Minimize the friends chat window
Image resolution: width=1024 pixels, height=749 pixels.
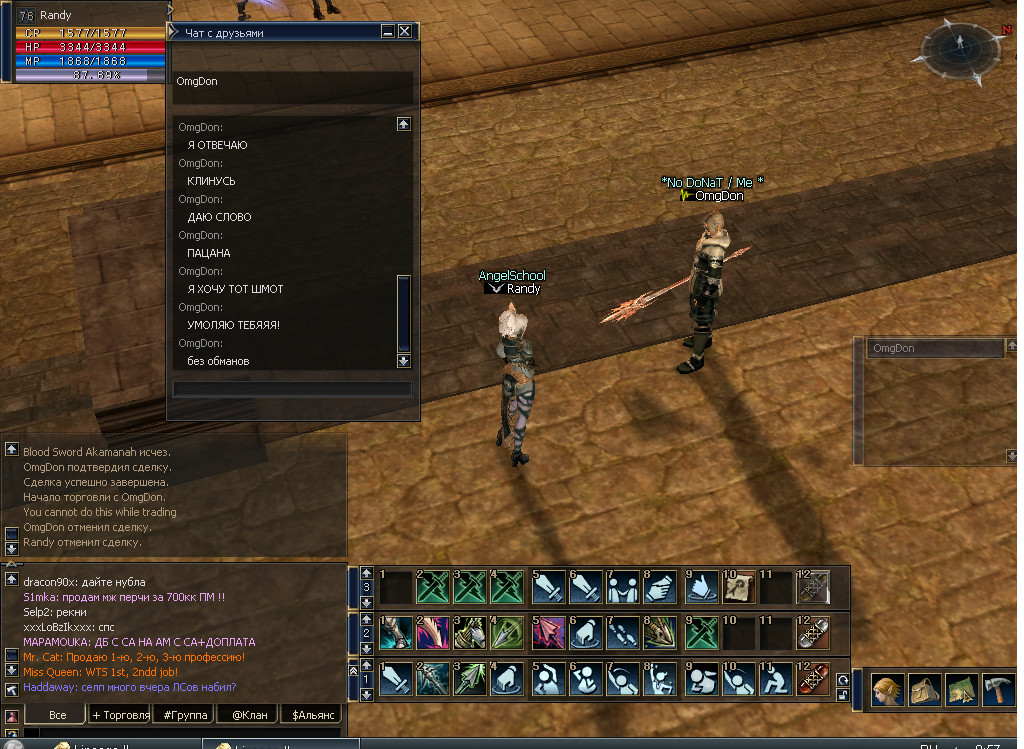388,32
